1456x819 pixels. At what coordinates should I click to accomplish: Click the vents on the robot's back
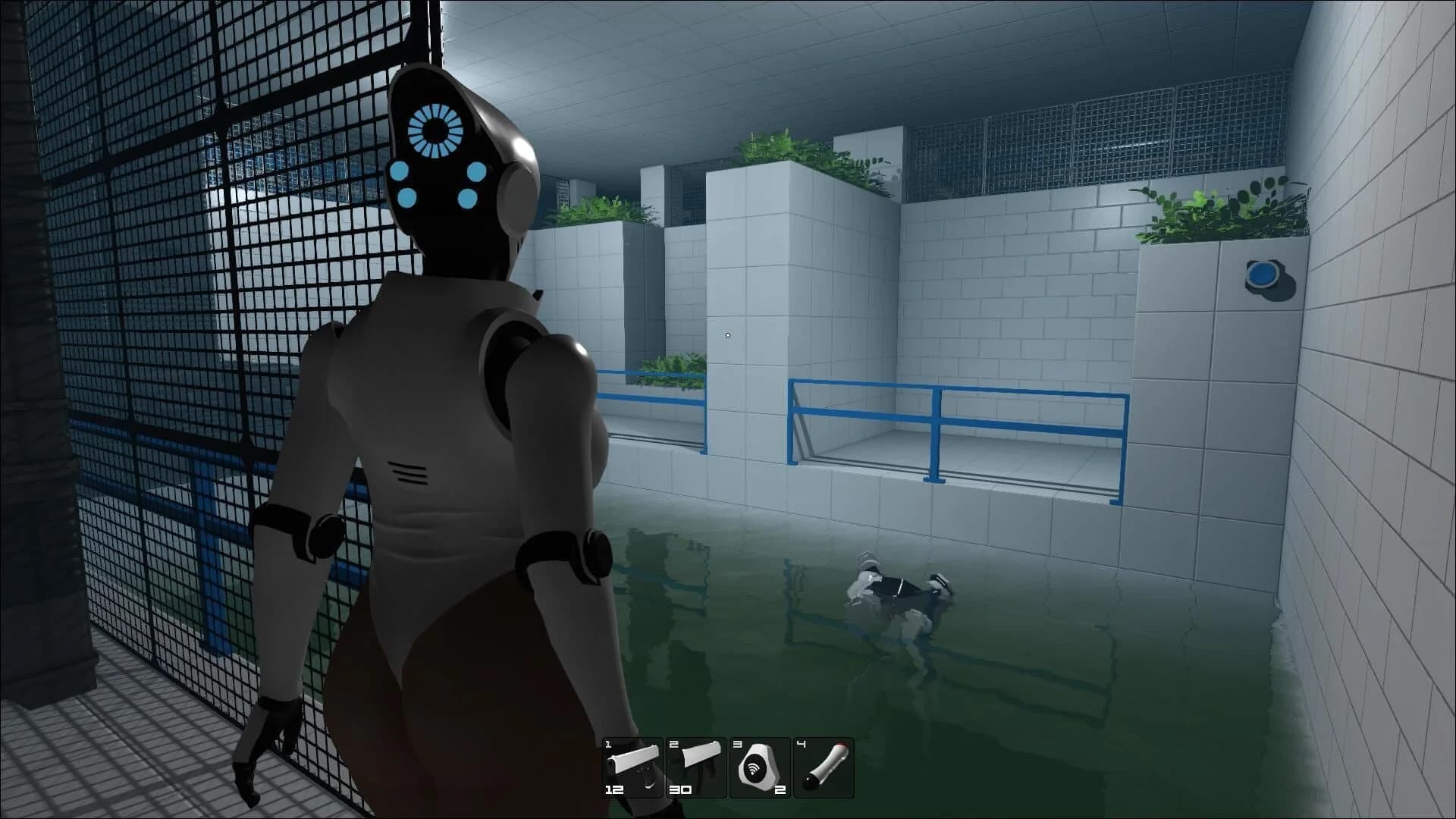click(406, 470)
